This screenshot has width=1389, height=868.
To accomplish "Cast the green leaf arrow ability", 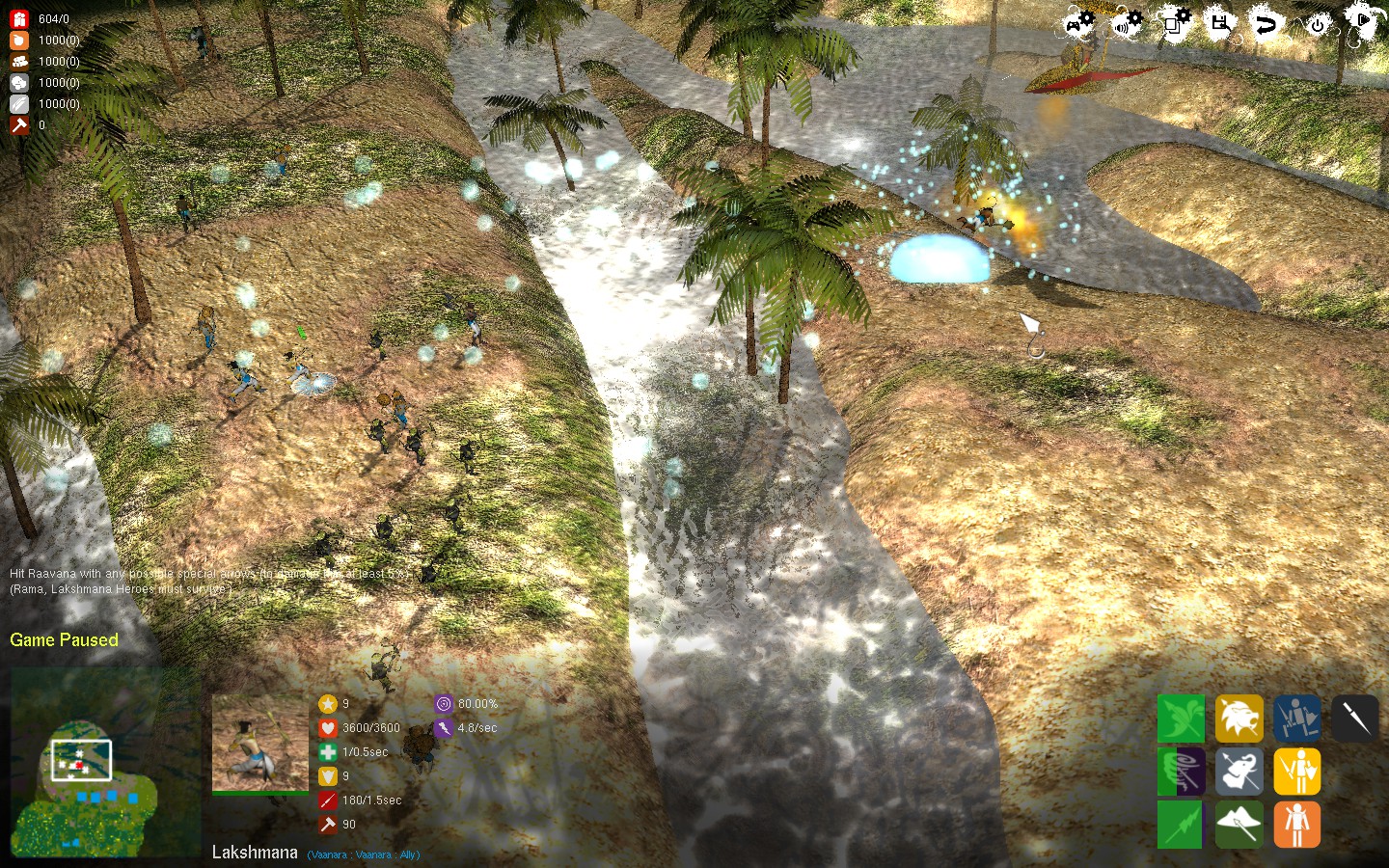I will click(x=1181, y=719).
